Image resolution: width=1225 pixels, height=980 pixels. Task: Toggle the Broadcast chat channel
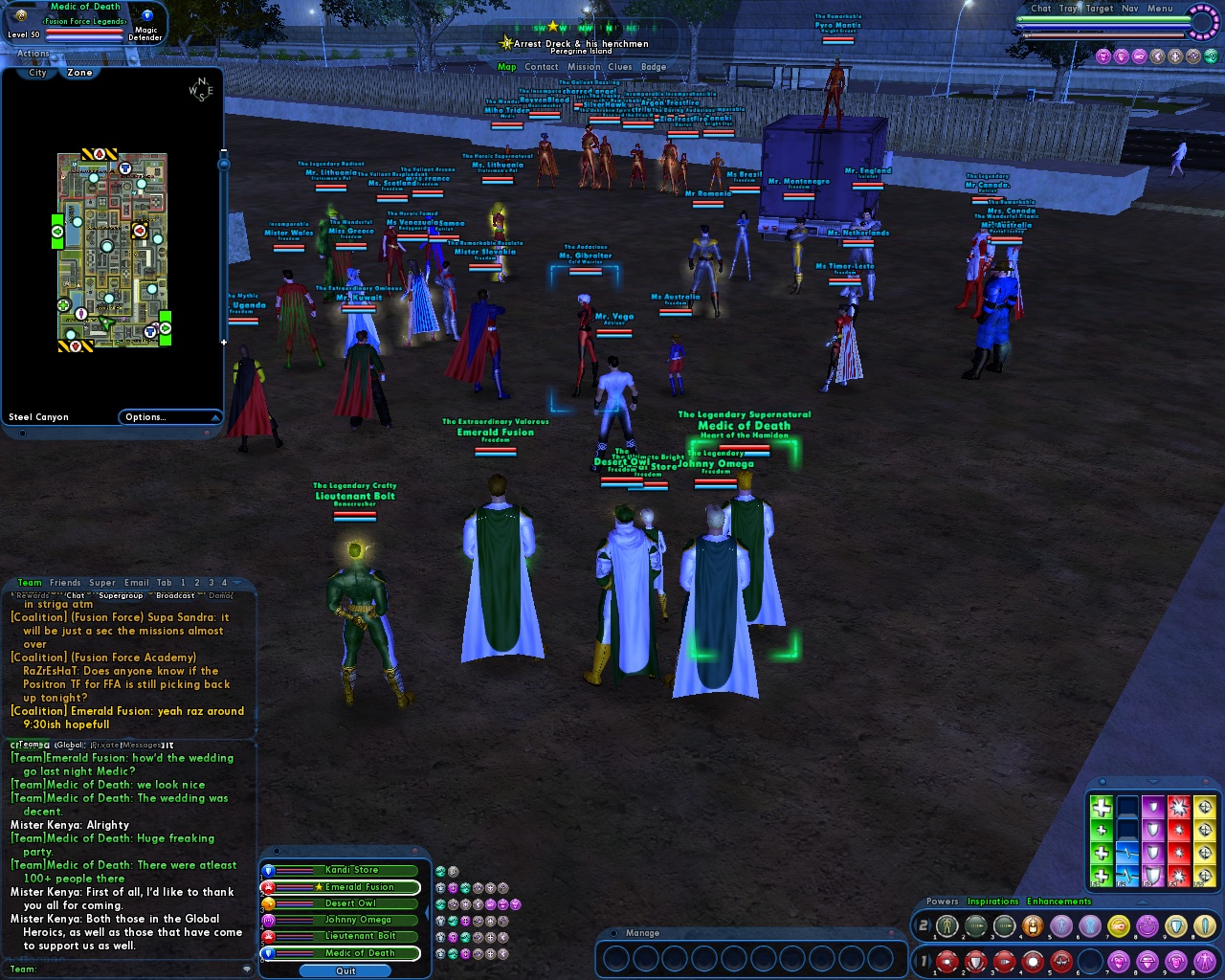tap(175, 595)
